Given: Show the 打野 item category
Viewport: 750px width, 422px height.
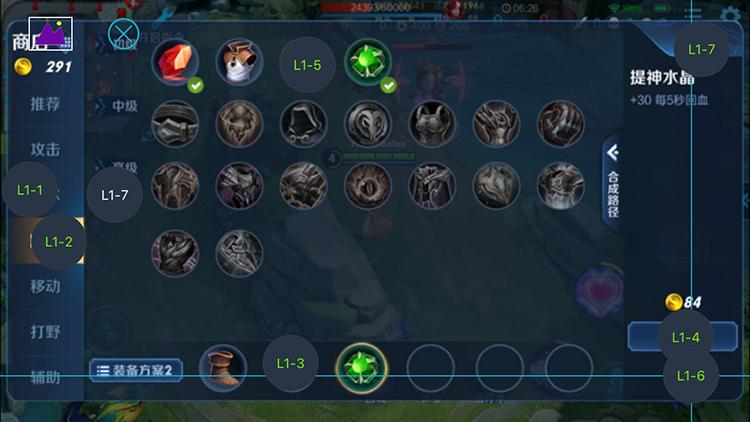Looking at the screenshot, I should point(45,332).
